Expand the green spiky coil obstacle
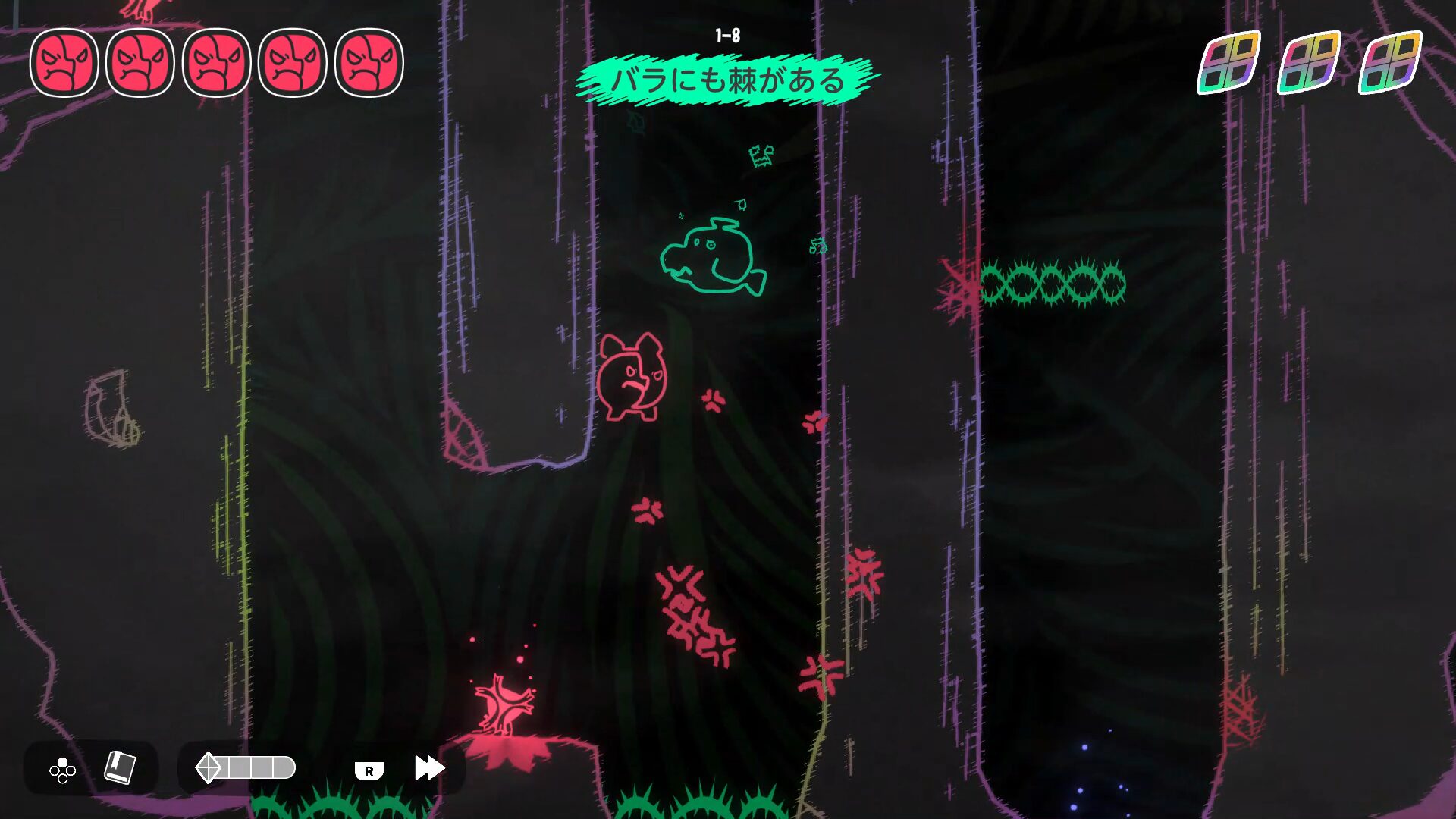Screen dimensions: 1456x819 click(x=1054, y=284)
